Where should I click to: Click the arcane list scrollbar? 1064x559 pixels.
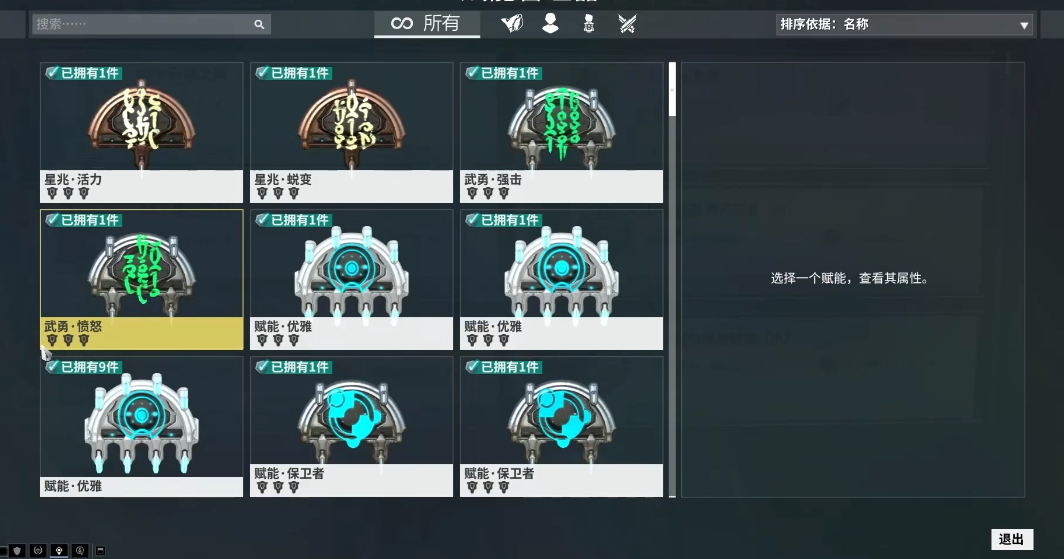pos(672,89)
